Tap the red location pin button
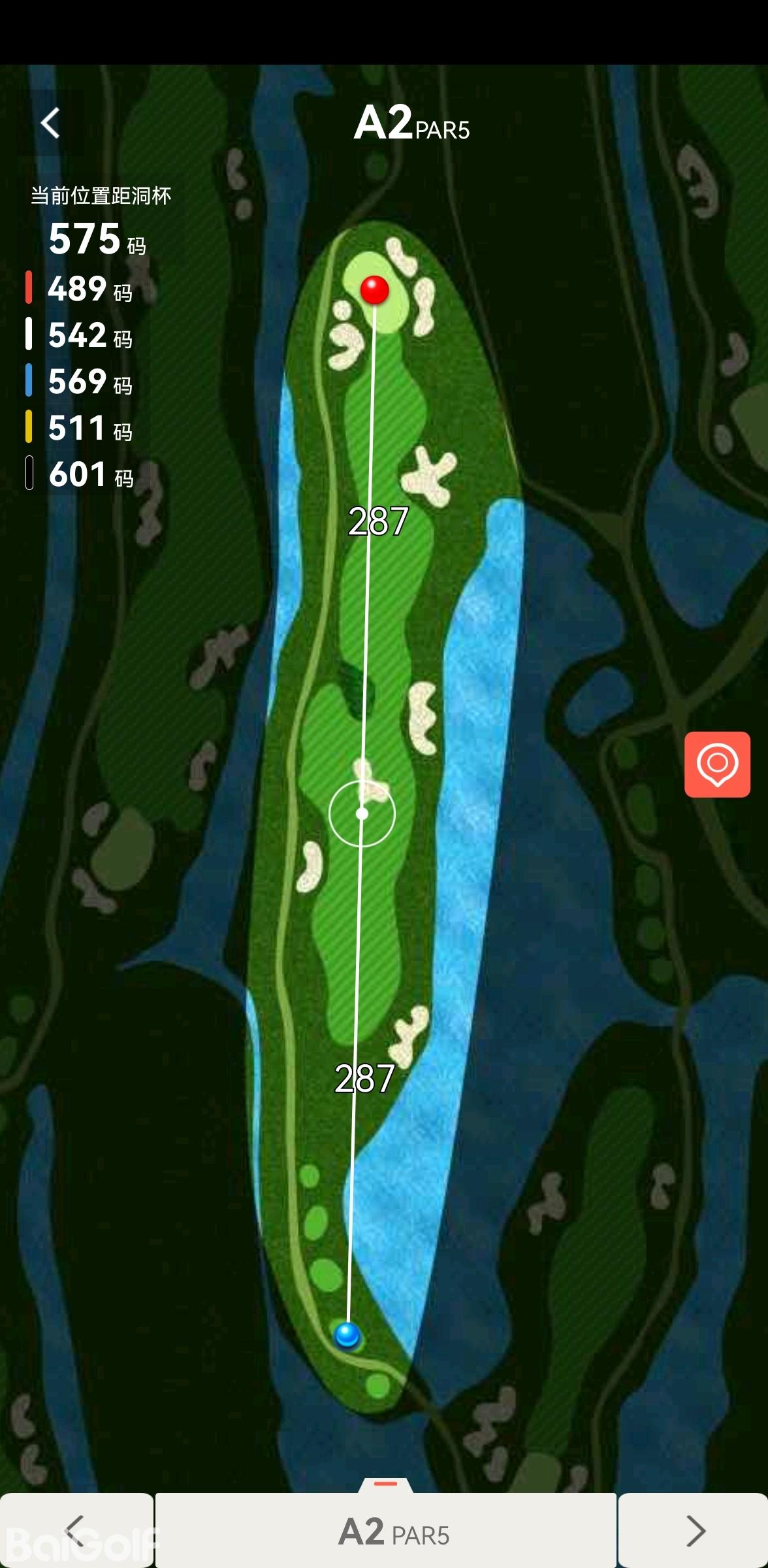The height and width of the screenshot is (1568, 768). (716, 764)
